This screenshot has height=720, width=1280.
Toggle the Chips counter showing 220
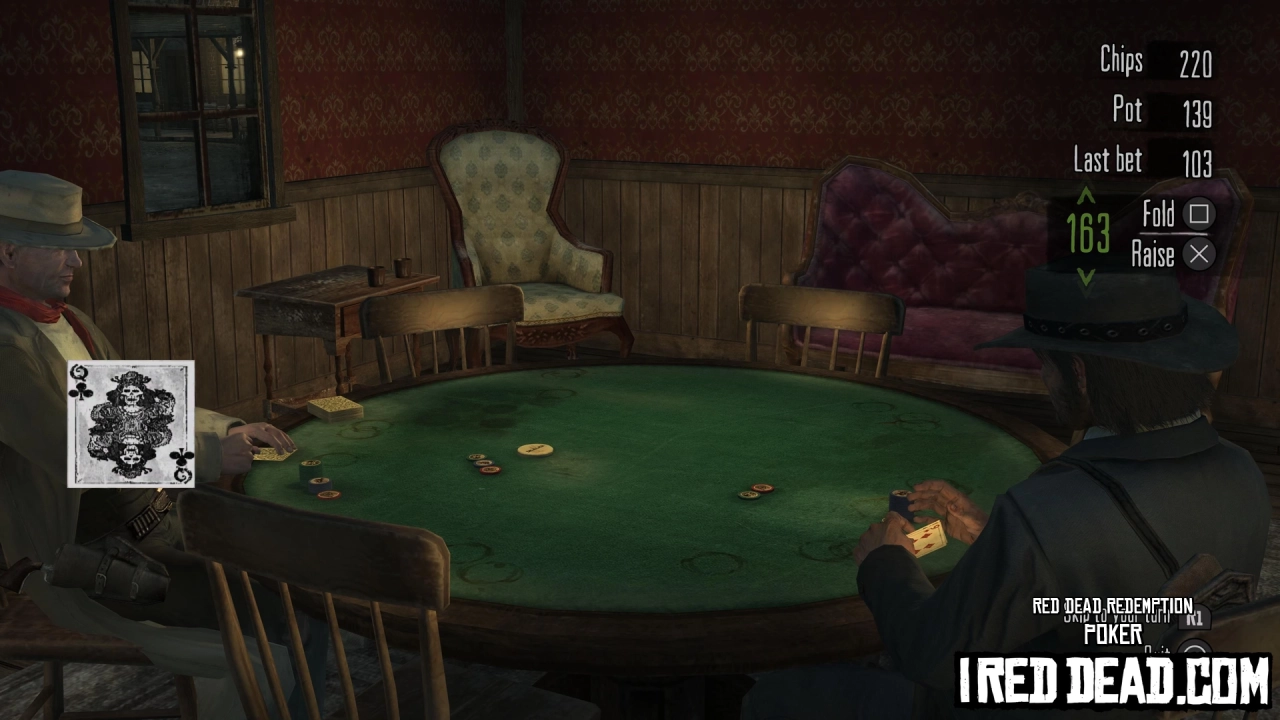pos(1197,62)
